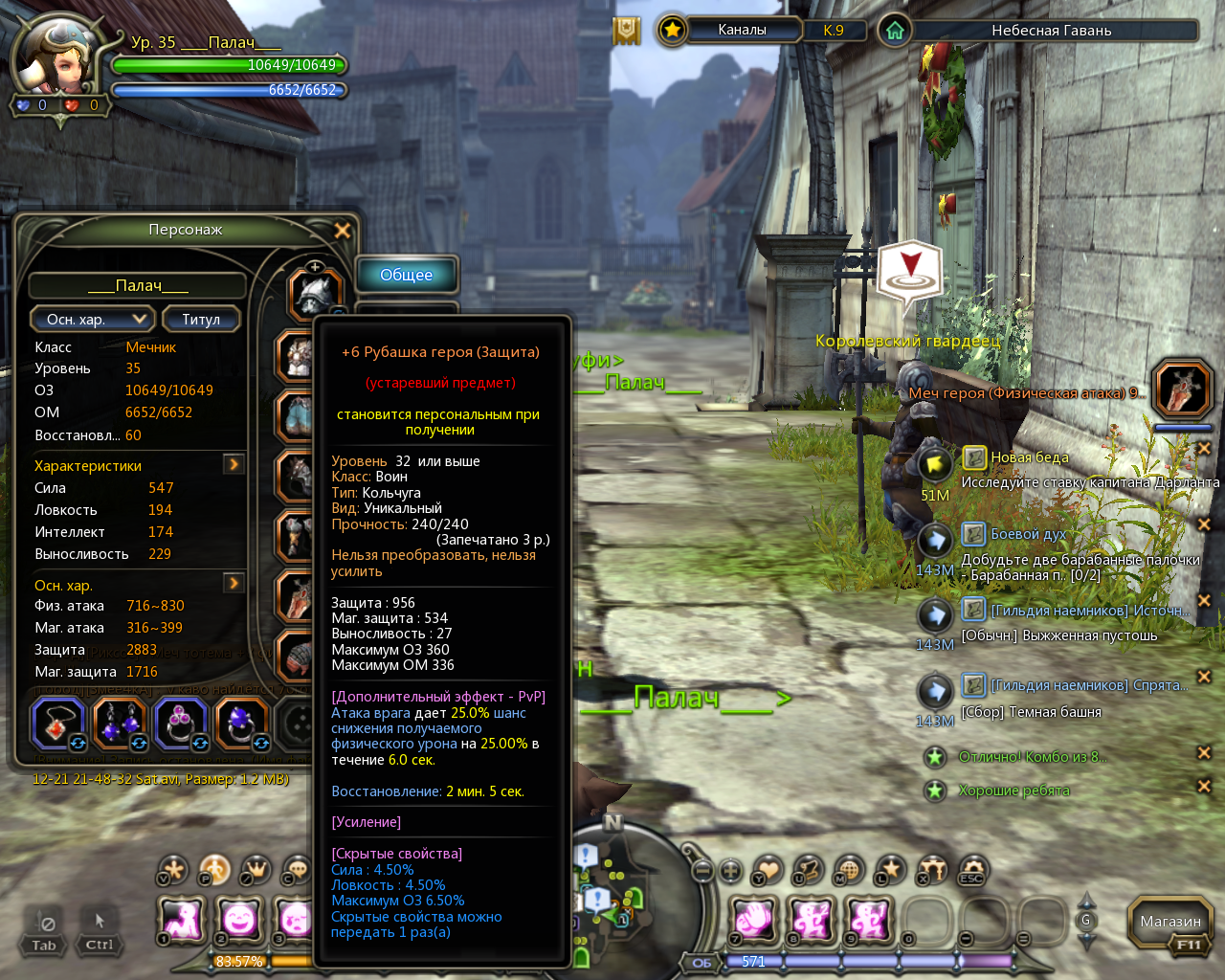Open the Магазин shop button
Screen dimensions: 1225x980
pos(1169,922)
